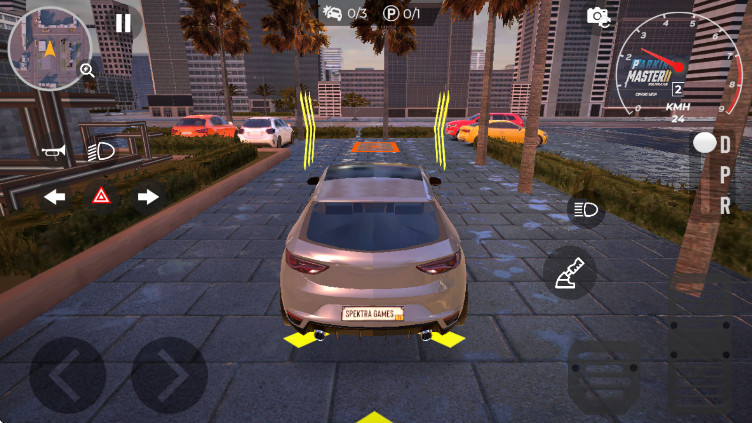Pause the game
Image resolution: width=752 pixels, height=423 pixels.
click(x=123, y=23)
